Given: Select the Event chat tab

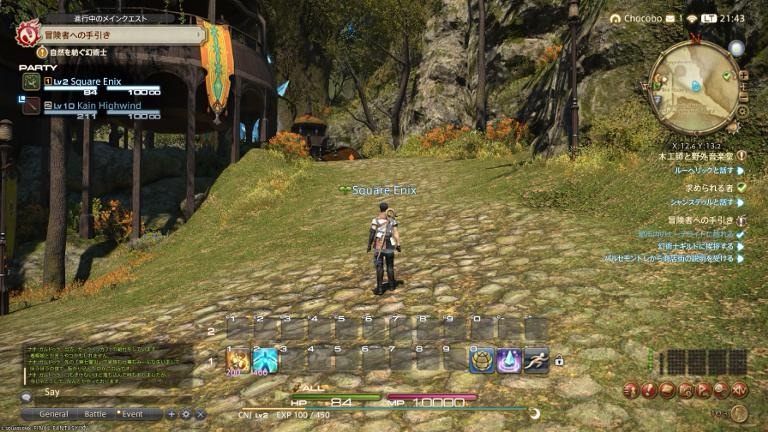Looking at the screenshot, I should [x=132, y=413].
